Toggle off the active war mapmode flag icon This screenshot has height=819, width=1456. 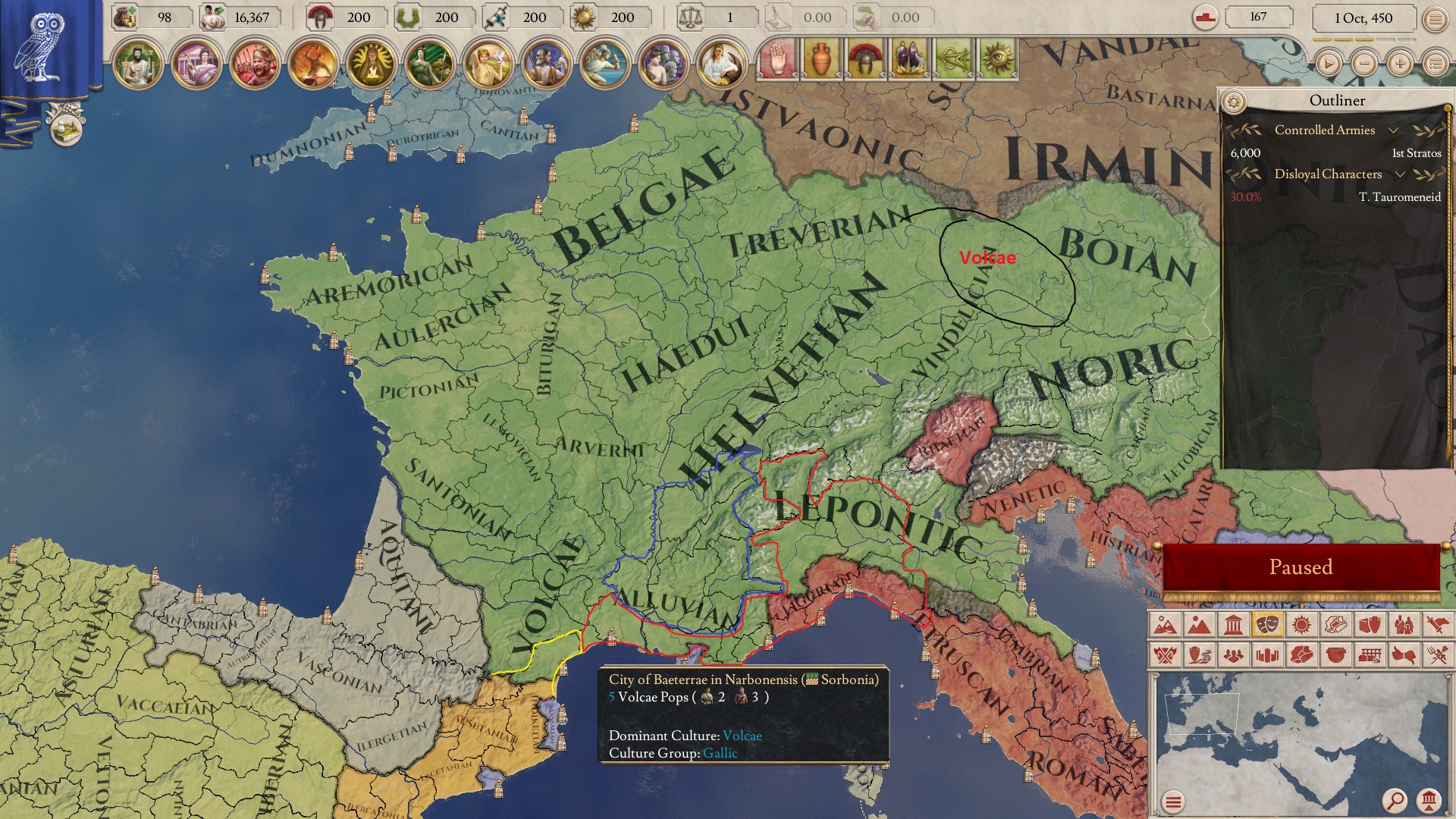[1439, 623]
